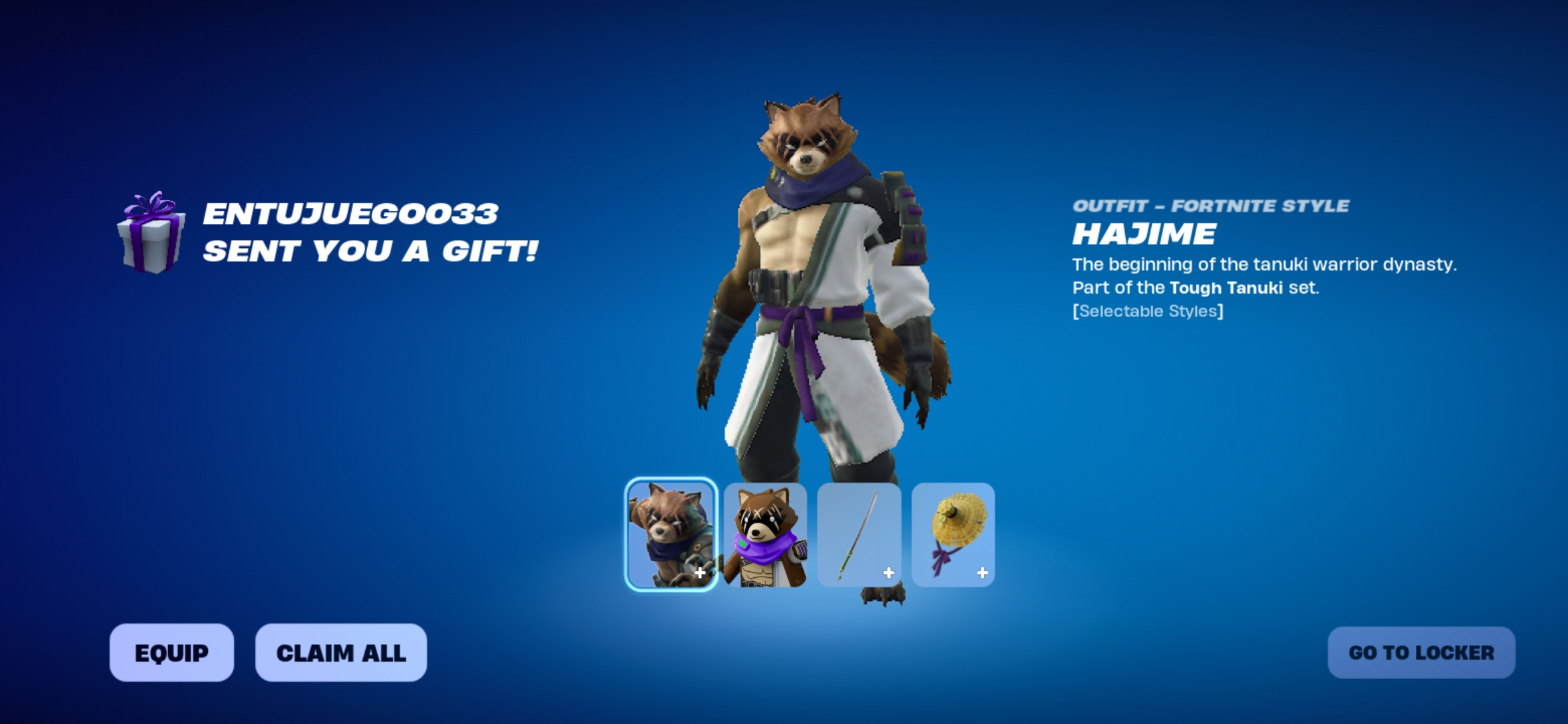Equip the Hajime outfit
The height and width of the screenshot is (724, 1568).
point(172,652)
